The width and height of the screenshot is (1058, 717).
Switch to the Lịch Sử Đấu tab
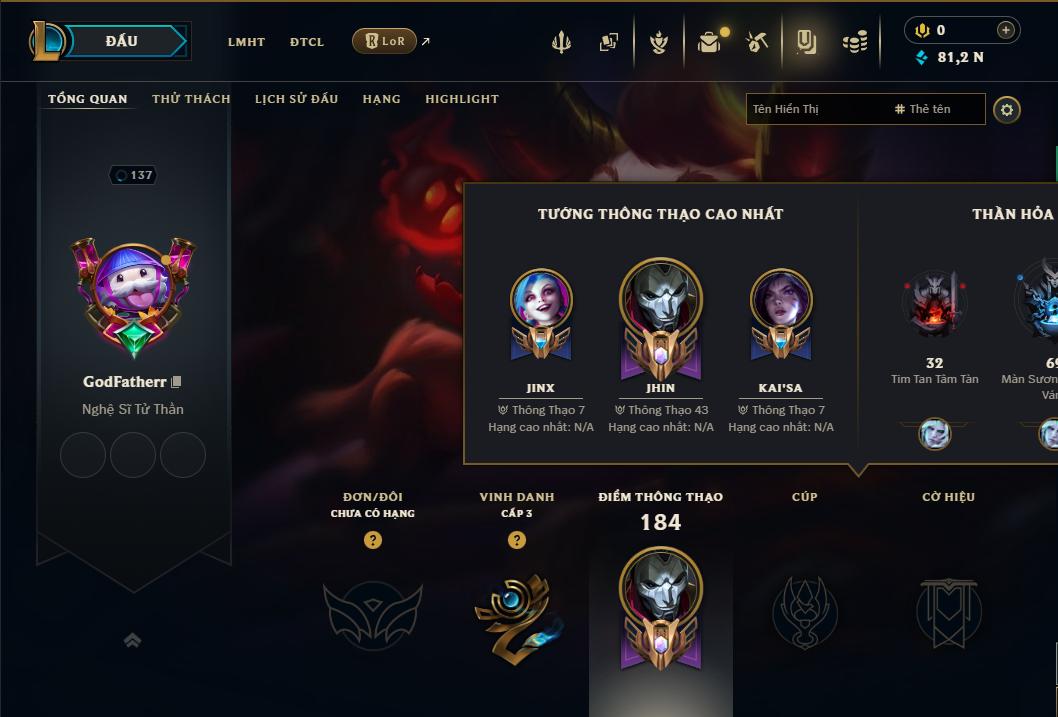(x=296, y=99)
